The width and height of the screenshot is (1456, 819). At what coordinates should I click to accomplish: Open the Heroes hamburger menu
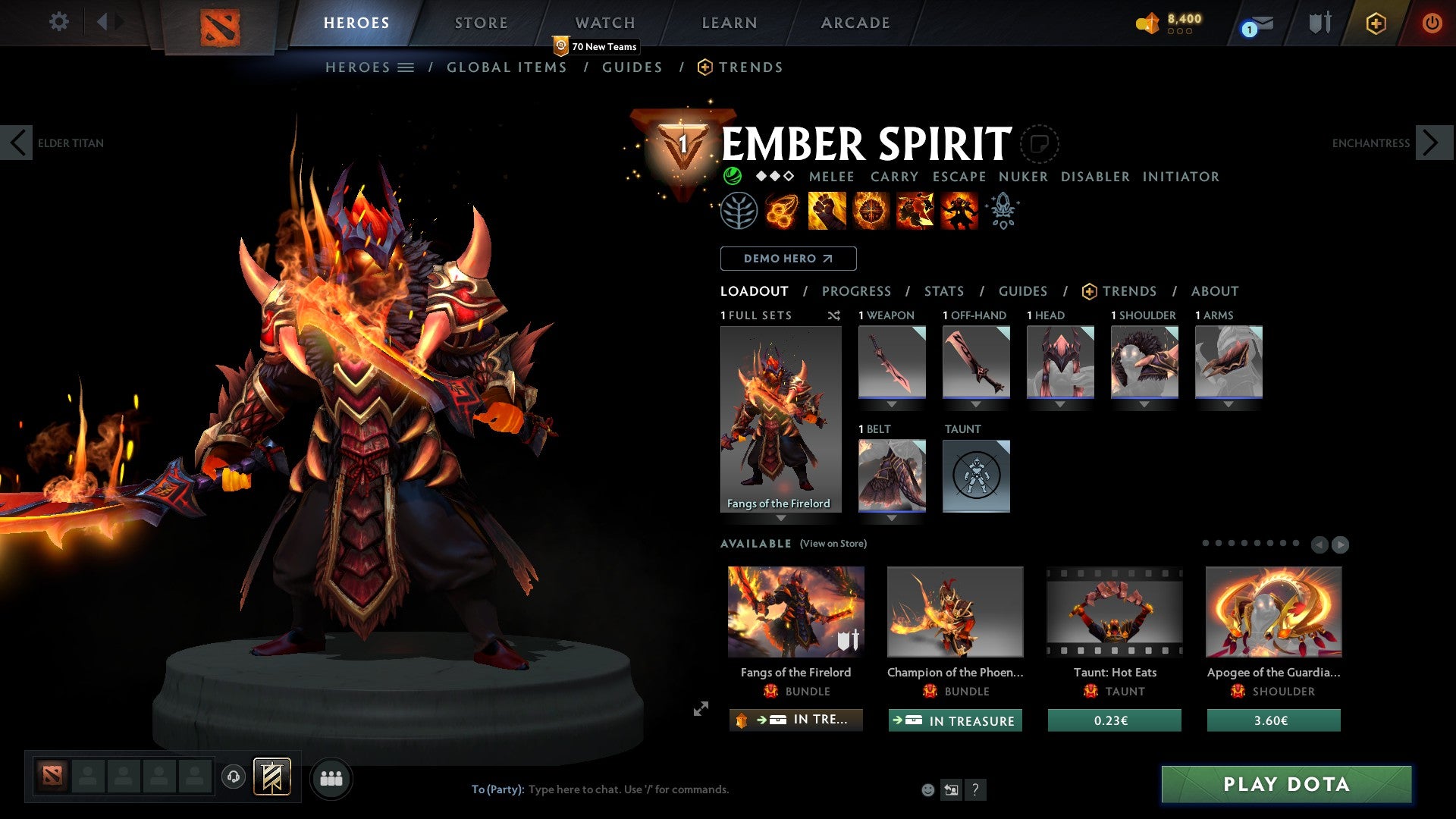(406, 67)
